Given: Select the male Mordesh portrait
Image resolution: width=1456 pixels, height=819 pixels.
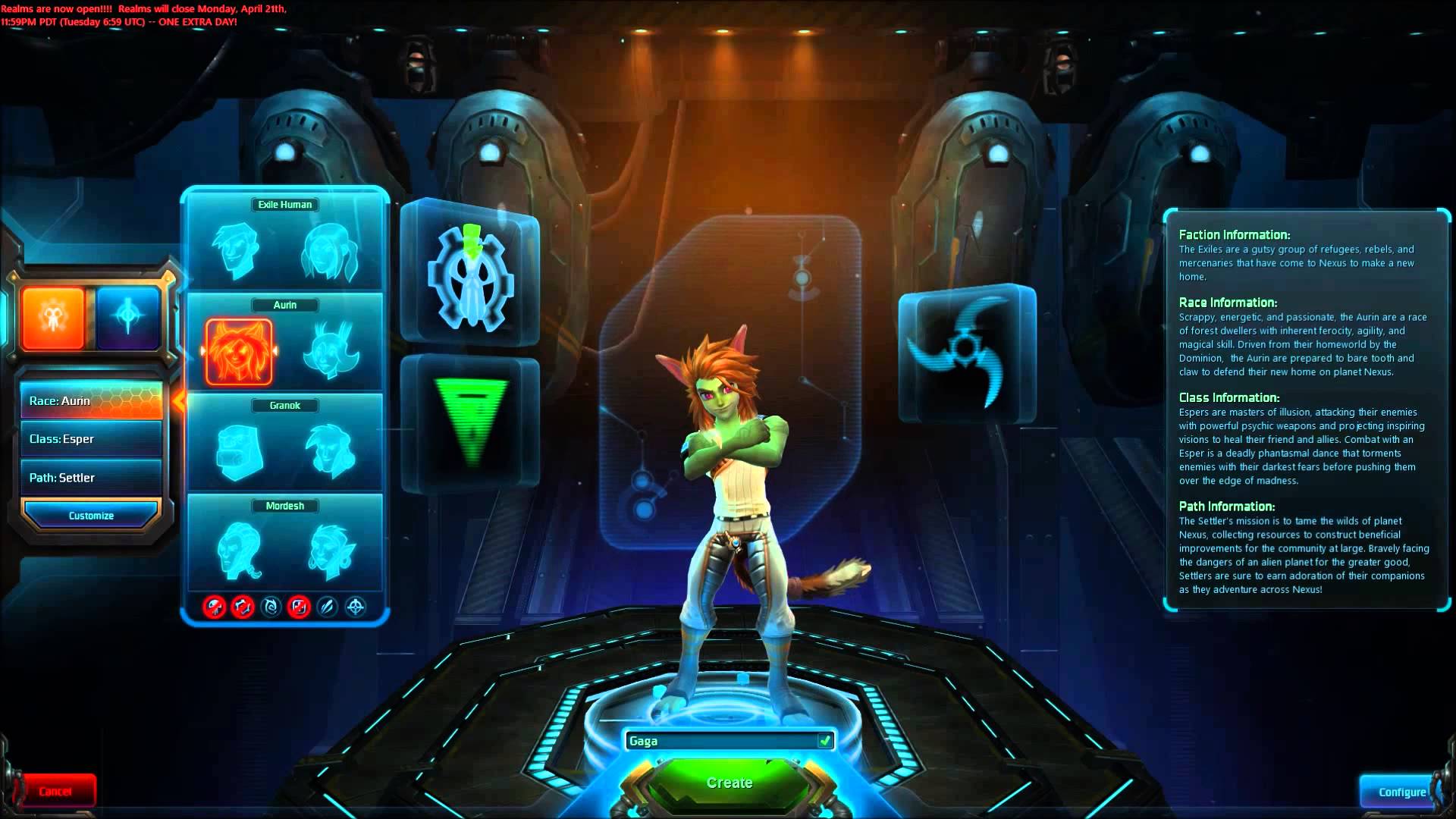Looking at the screenshot, I should (240, 550).
